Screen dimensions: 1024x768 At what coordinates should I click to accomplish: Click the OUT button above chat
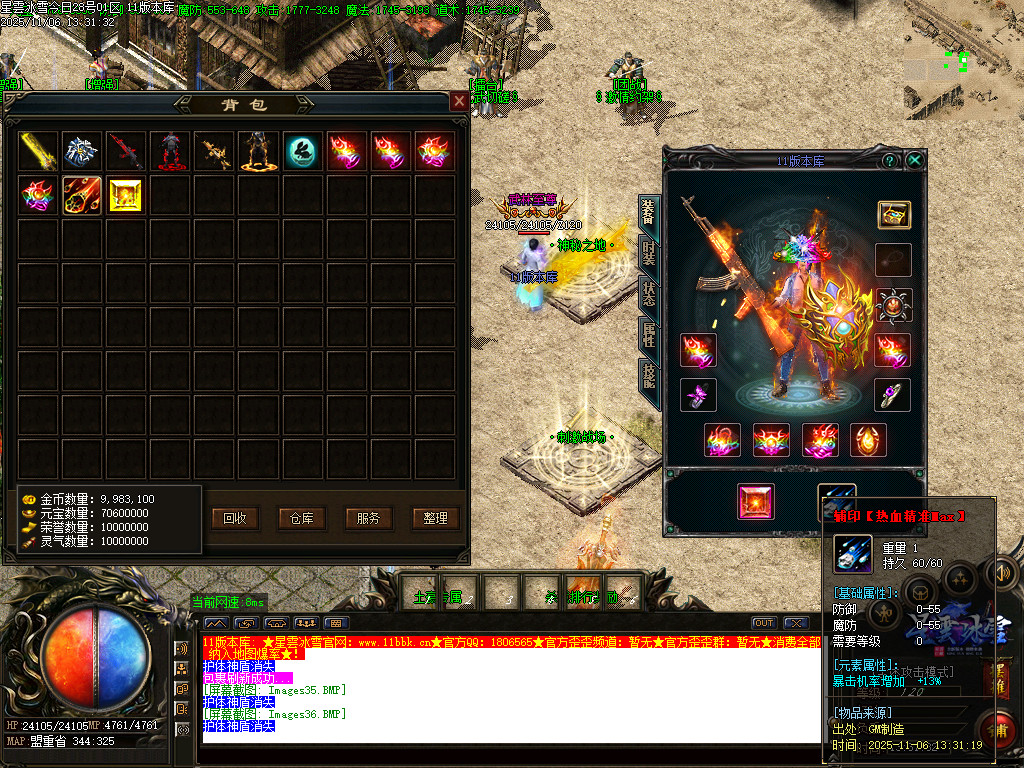pyautogui.click(x=764, y=623)
